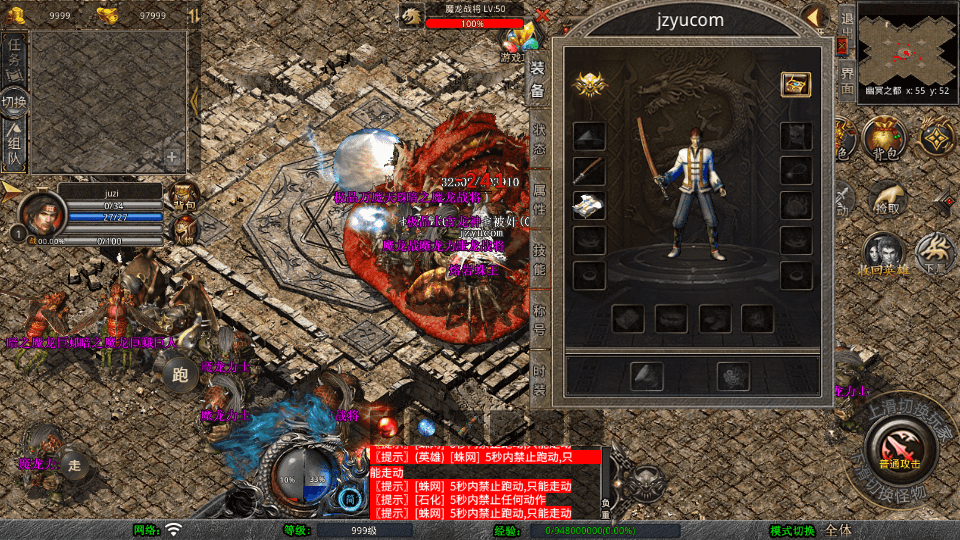
Task: Toggle 跑 run movement mode
Action: pyautogui.click(x=180, y=376)
